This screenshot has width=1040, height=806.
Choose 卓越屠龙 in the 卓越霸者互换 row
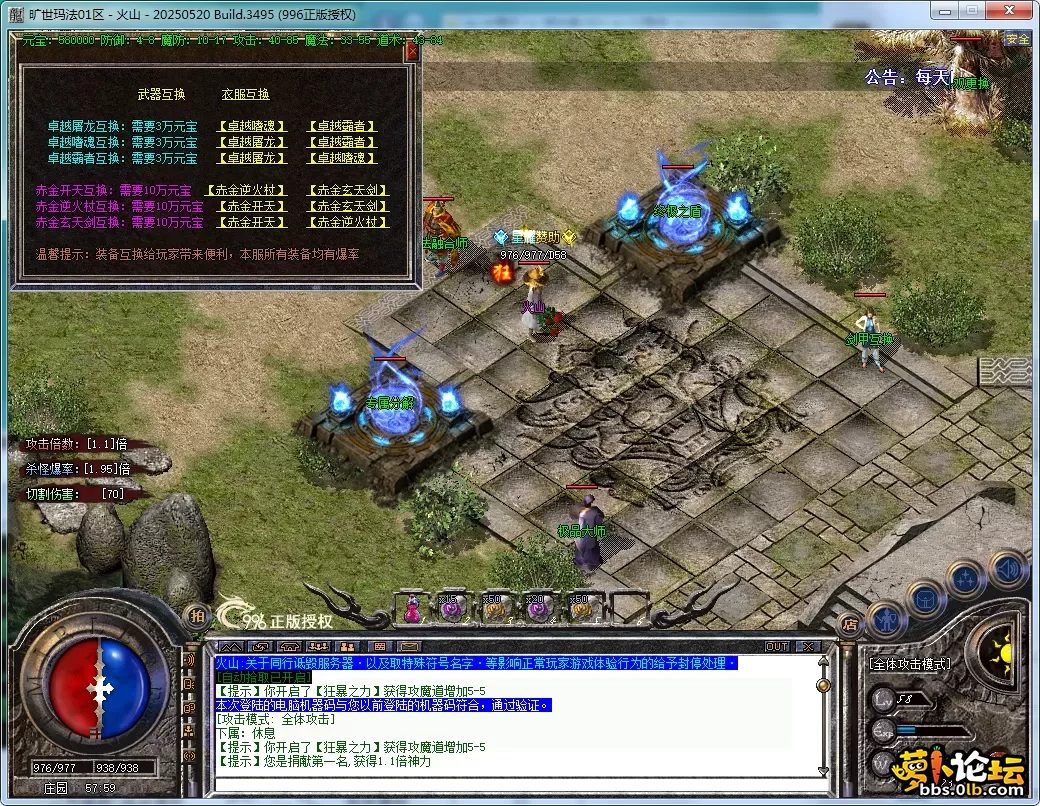pyautogui.click(x=251, y=159)
